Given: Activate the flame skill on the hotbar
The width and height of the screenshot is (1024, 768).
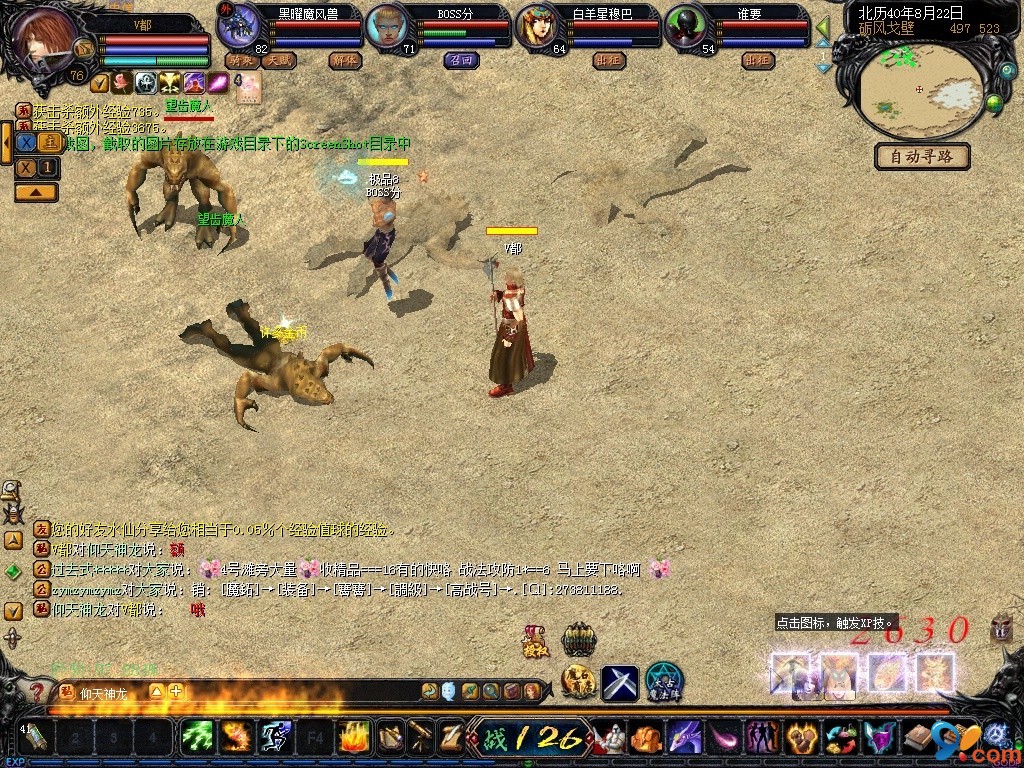Looking at the screenshot, I should point(355,738).
